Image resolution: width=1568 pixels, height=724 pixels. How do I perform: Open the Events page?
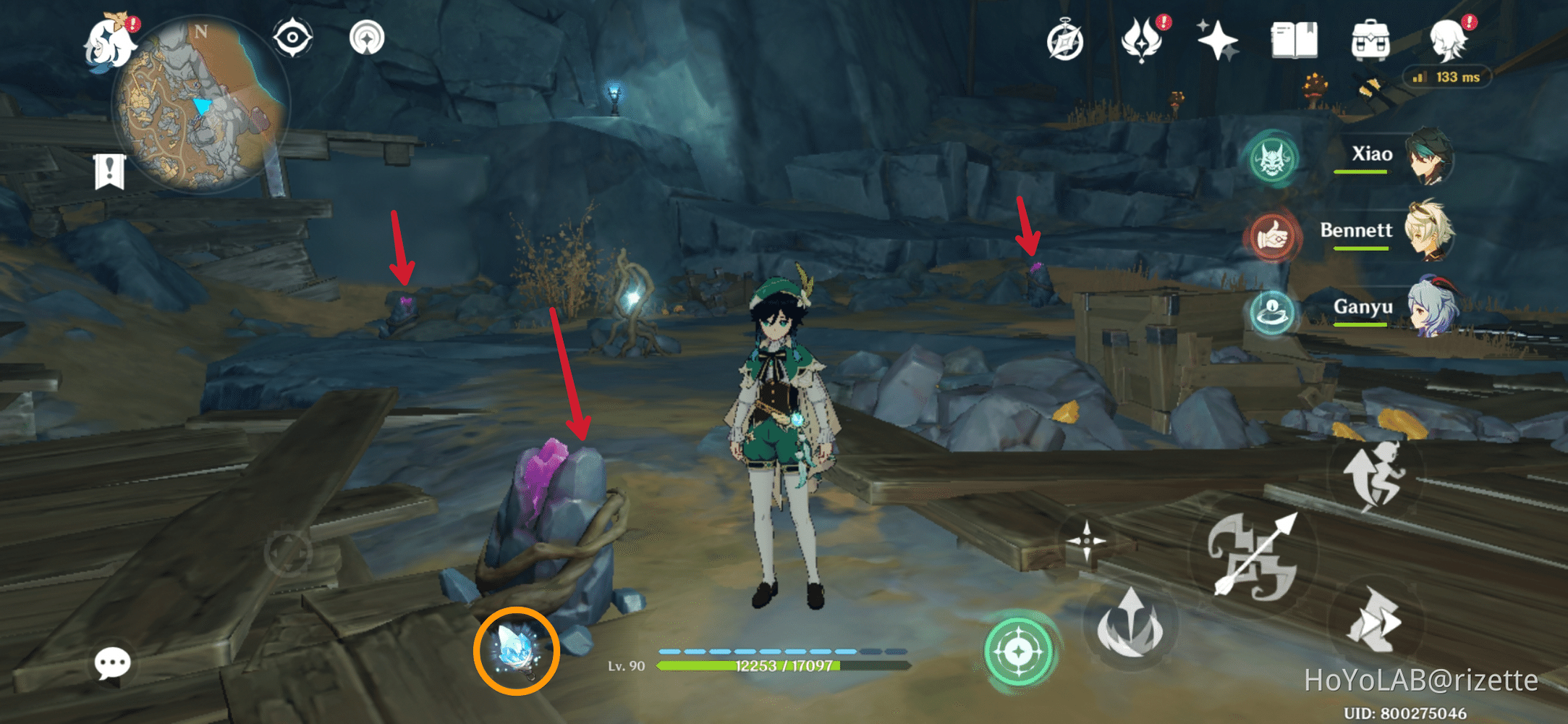pos(1219,40)
